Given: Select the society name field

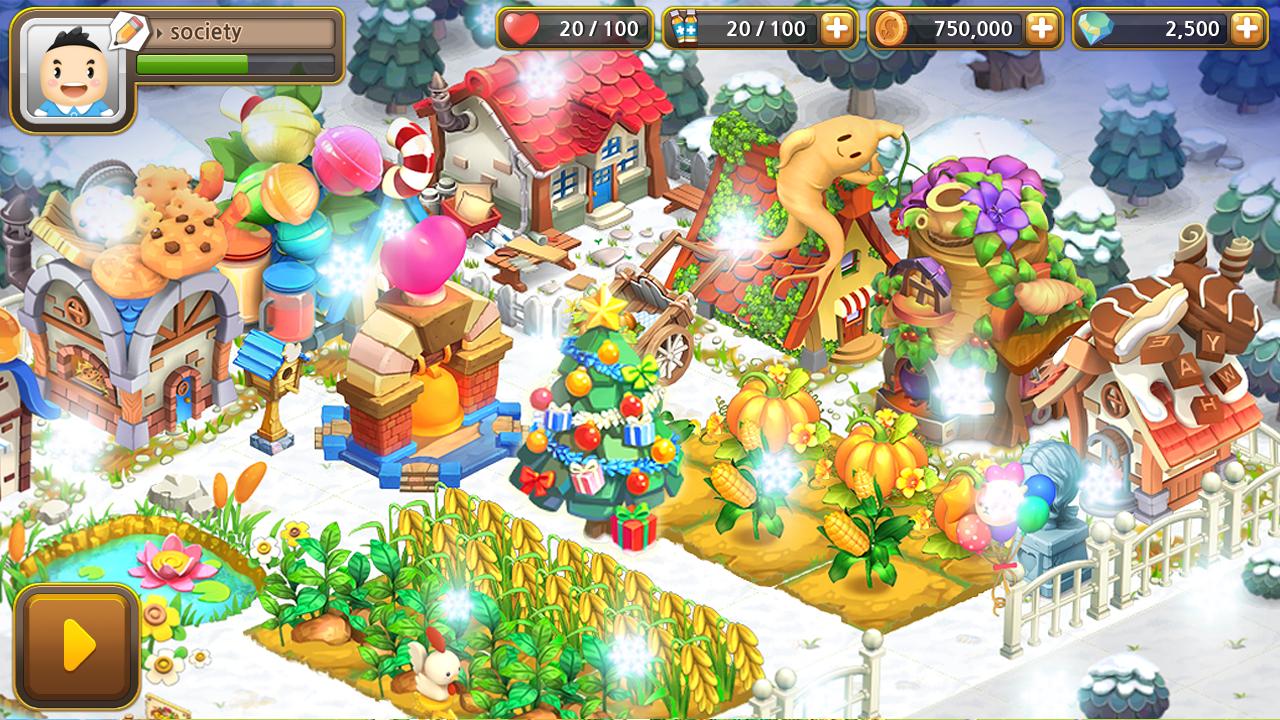Looking at the screenshot, I should tap(241, 33).
